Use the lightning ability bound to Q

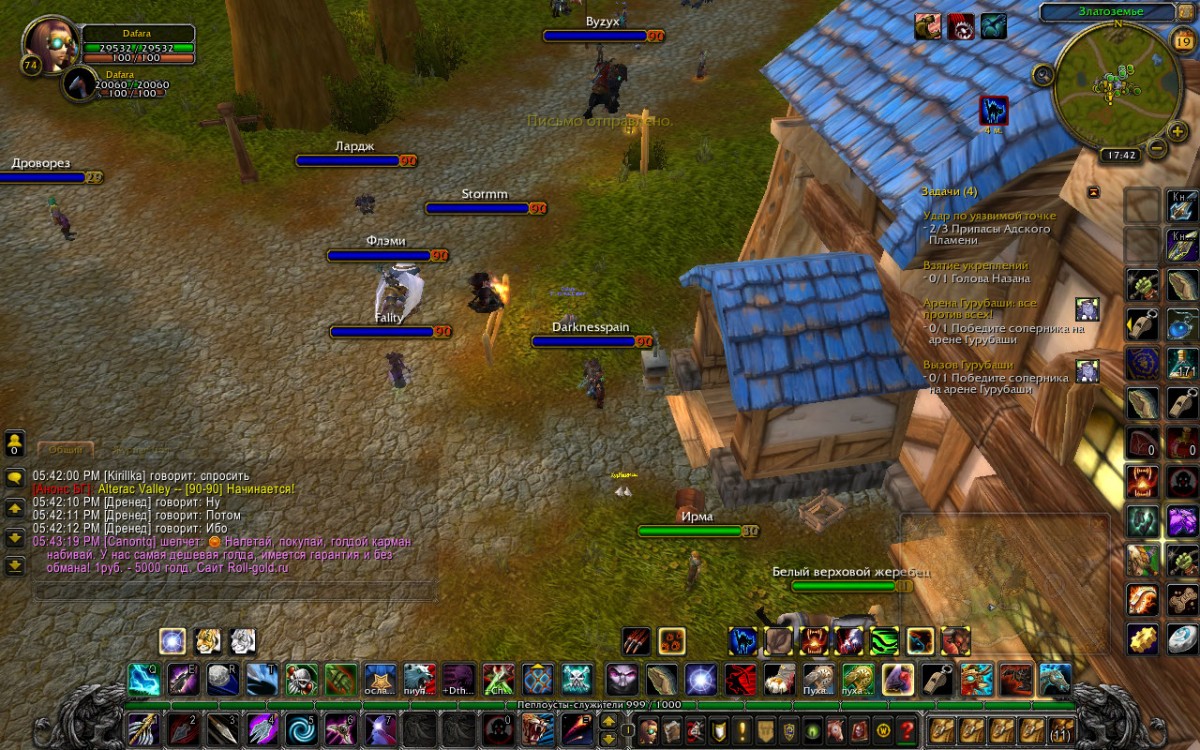click(143, 680)
